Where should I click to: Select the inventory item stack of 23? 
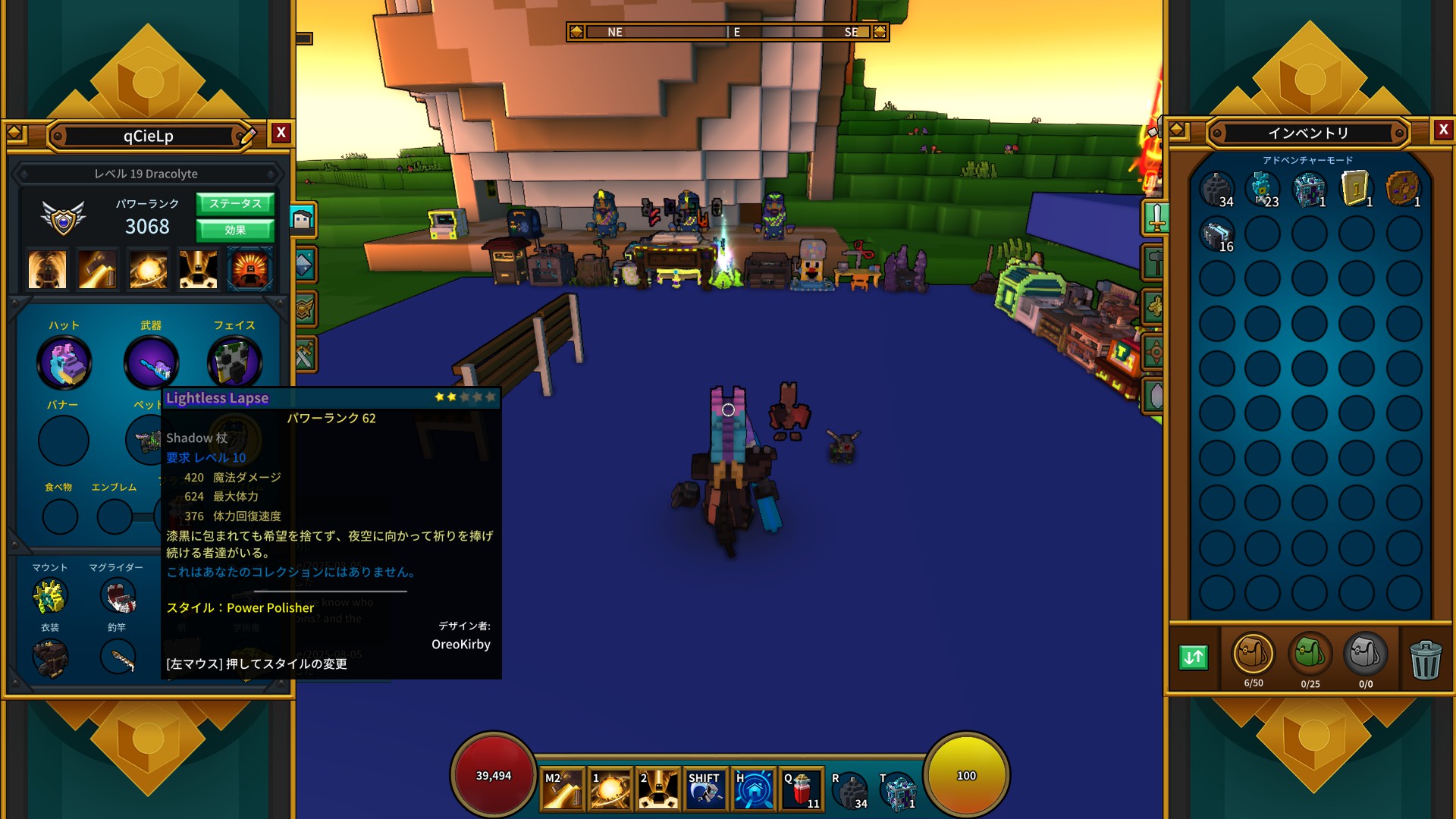point(1263,189)
